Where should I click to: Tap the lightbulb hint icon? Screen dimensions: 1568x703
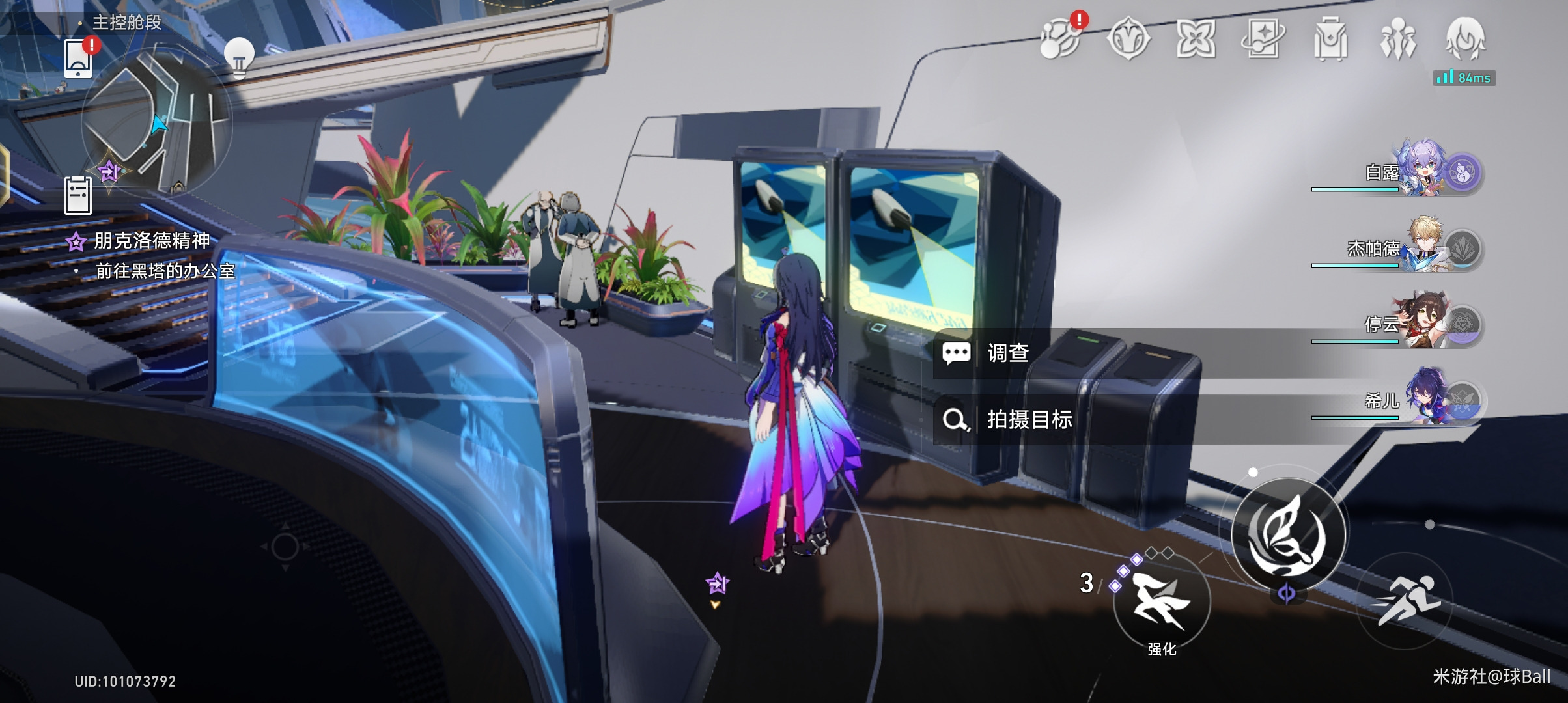pos(238,57)
